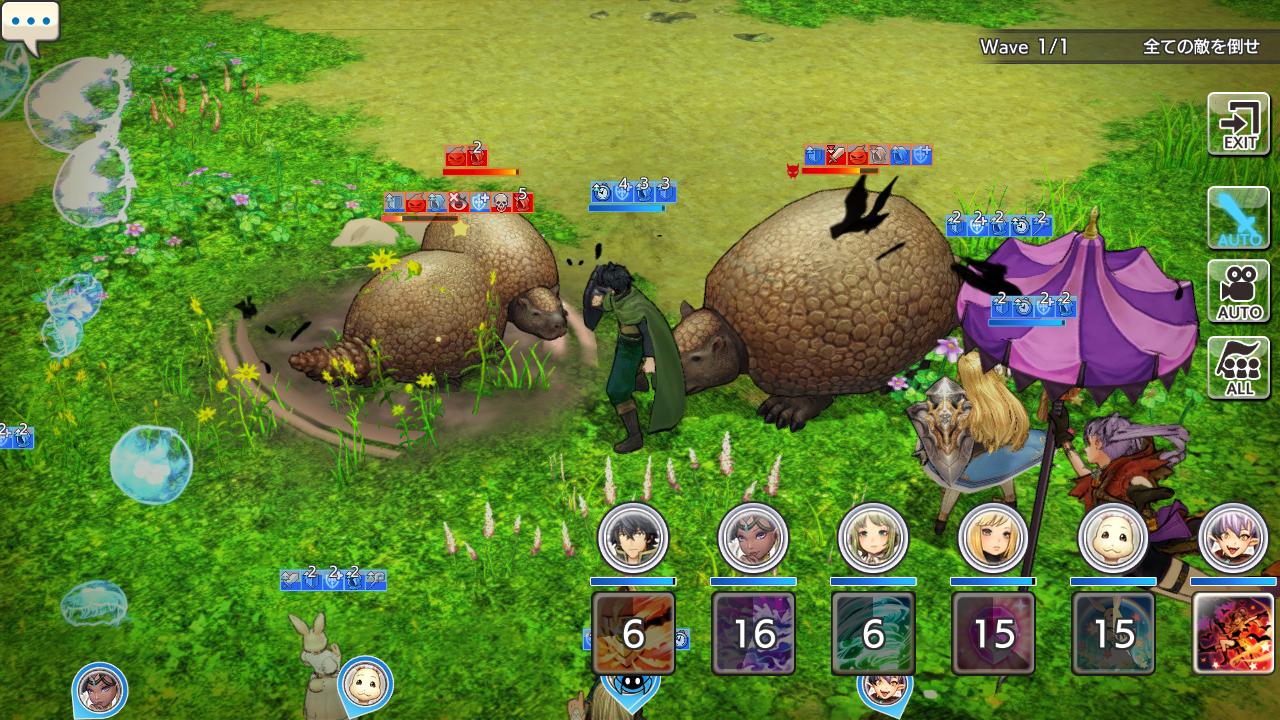Select the ALL party button
The width and height of the screenshot is (1280, 720).
[x=1239, y=367]
